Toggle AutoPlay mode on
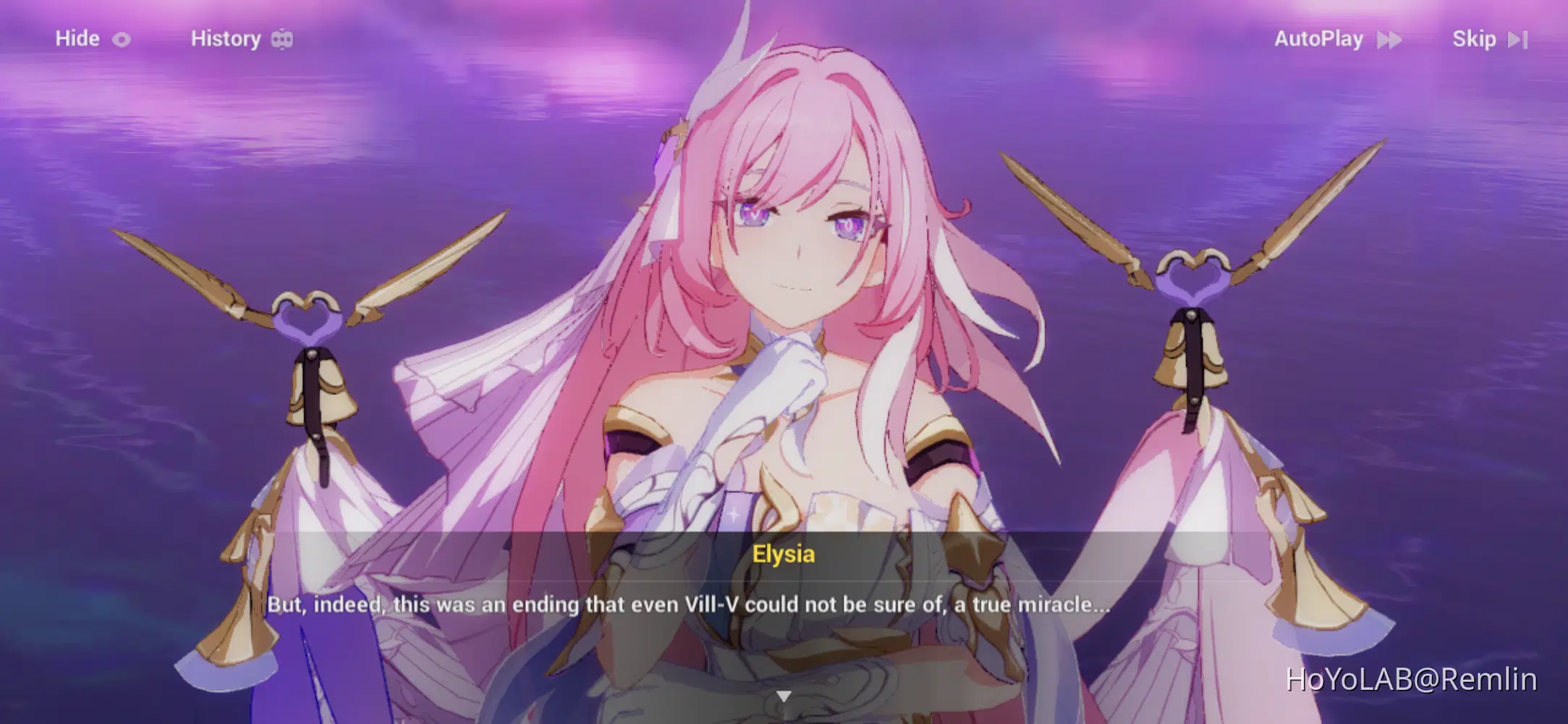Viewport: 1568px width, 724px height. tap(1318, 39)
